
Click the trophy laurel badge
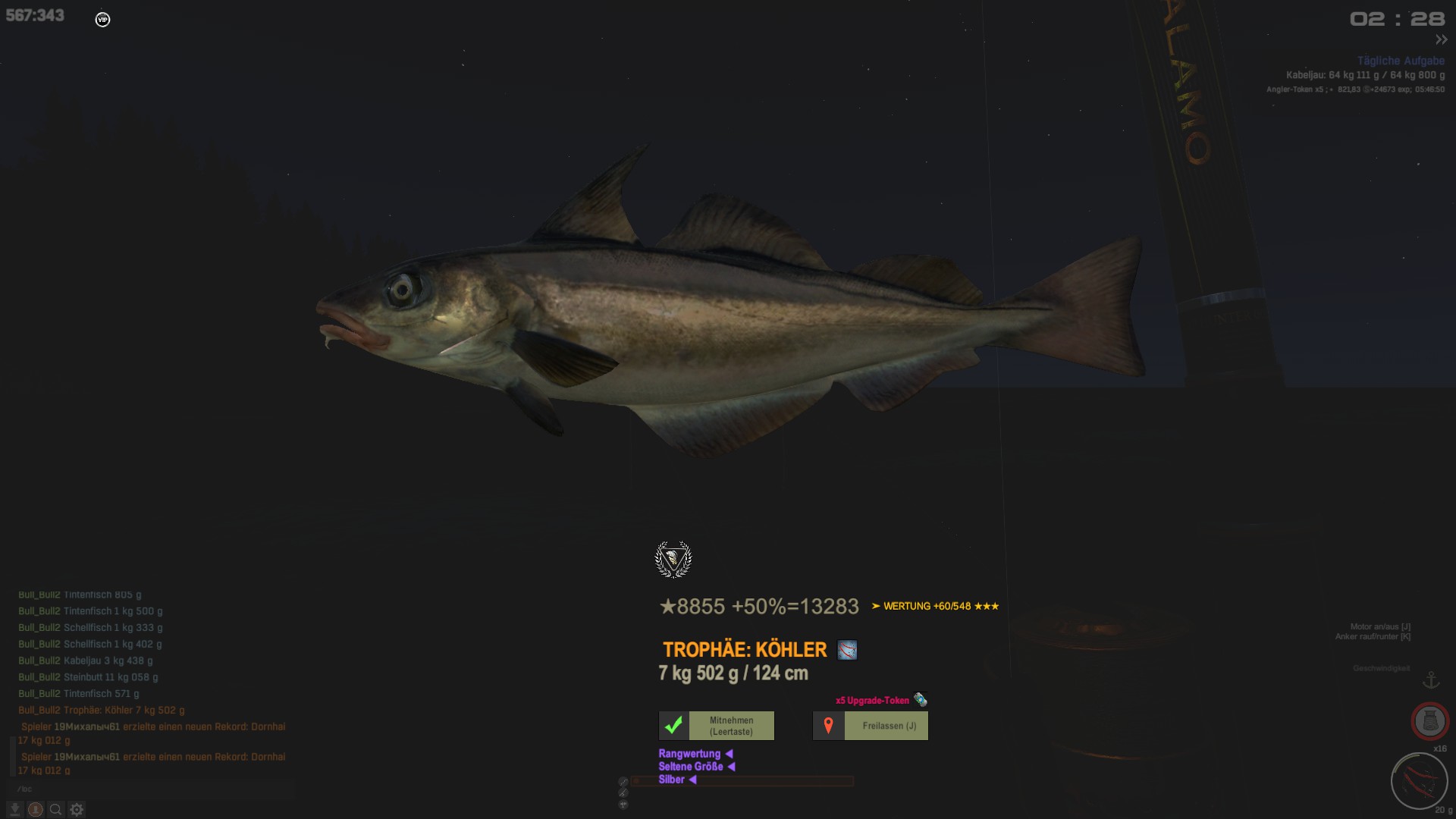click(673, 560)
